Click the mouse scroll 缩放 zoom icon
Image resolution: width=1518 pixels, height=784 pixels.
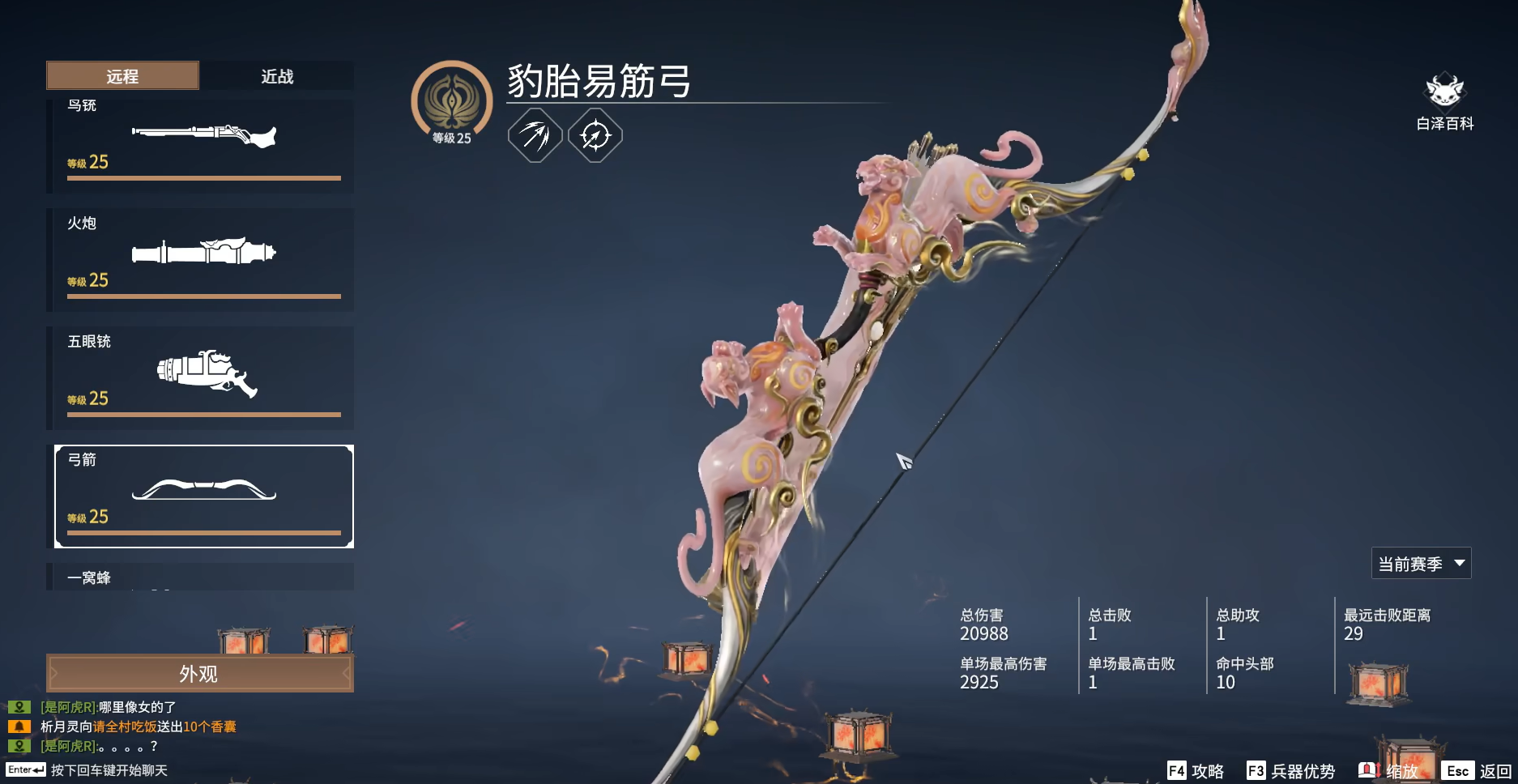coord(1369,769)
